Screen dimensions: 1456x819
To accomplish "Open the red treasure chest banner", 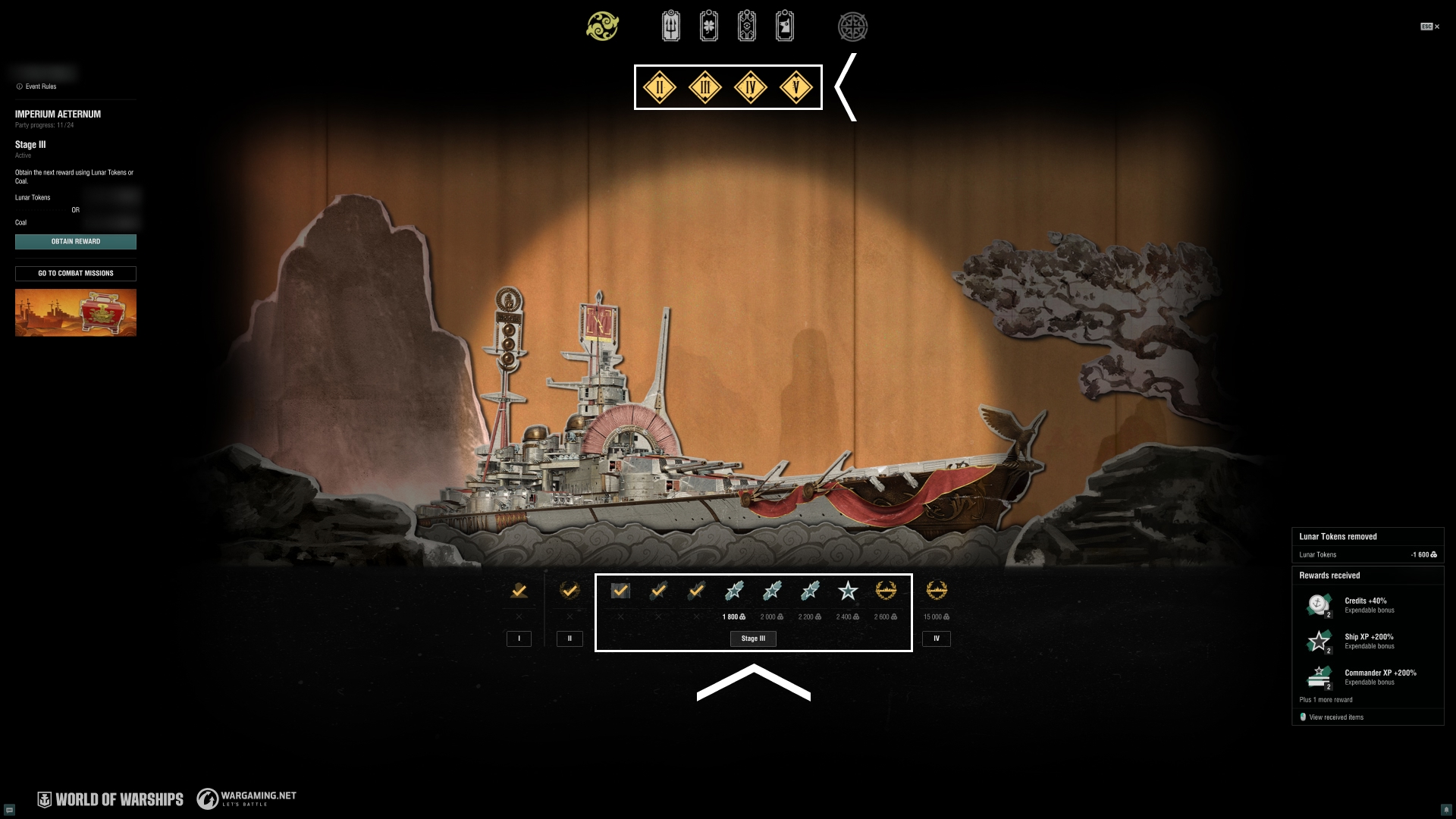I will 76,312.
